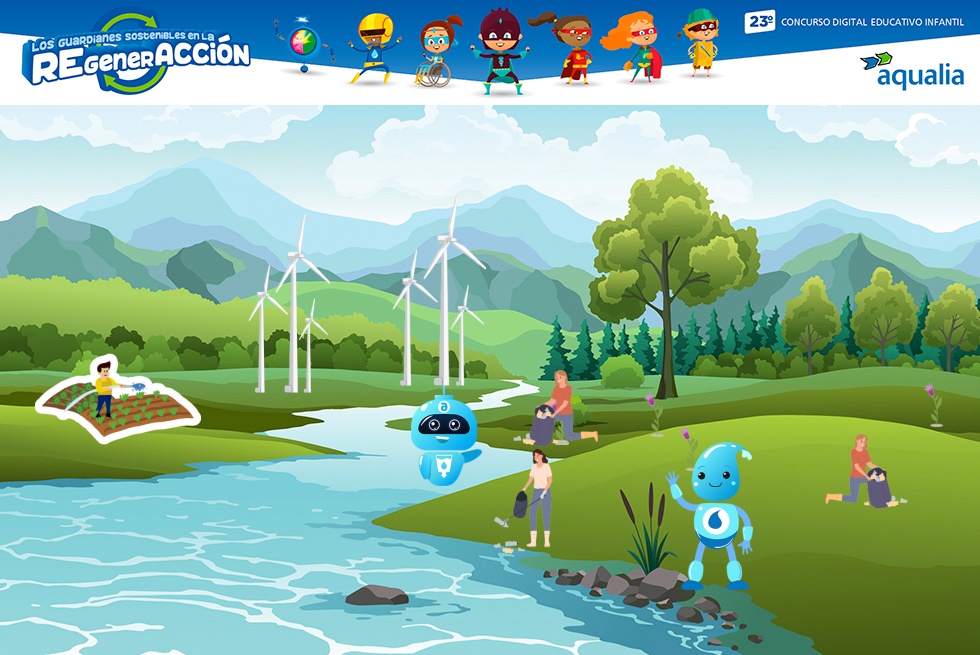This screenshot has width=980, height=655.
Task: Click the REgenerACCIÓN game logo
Action: point(138,55)
